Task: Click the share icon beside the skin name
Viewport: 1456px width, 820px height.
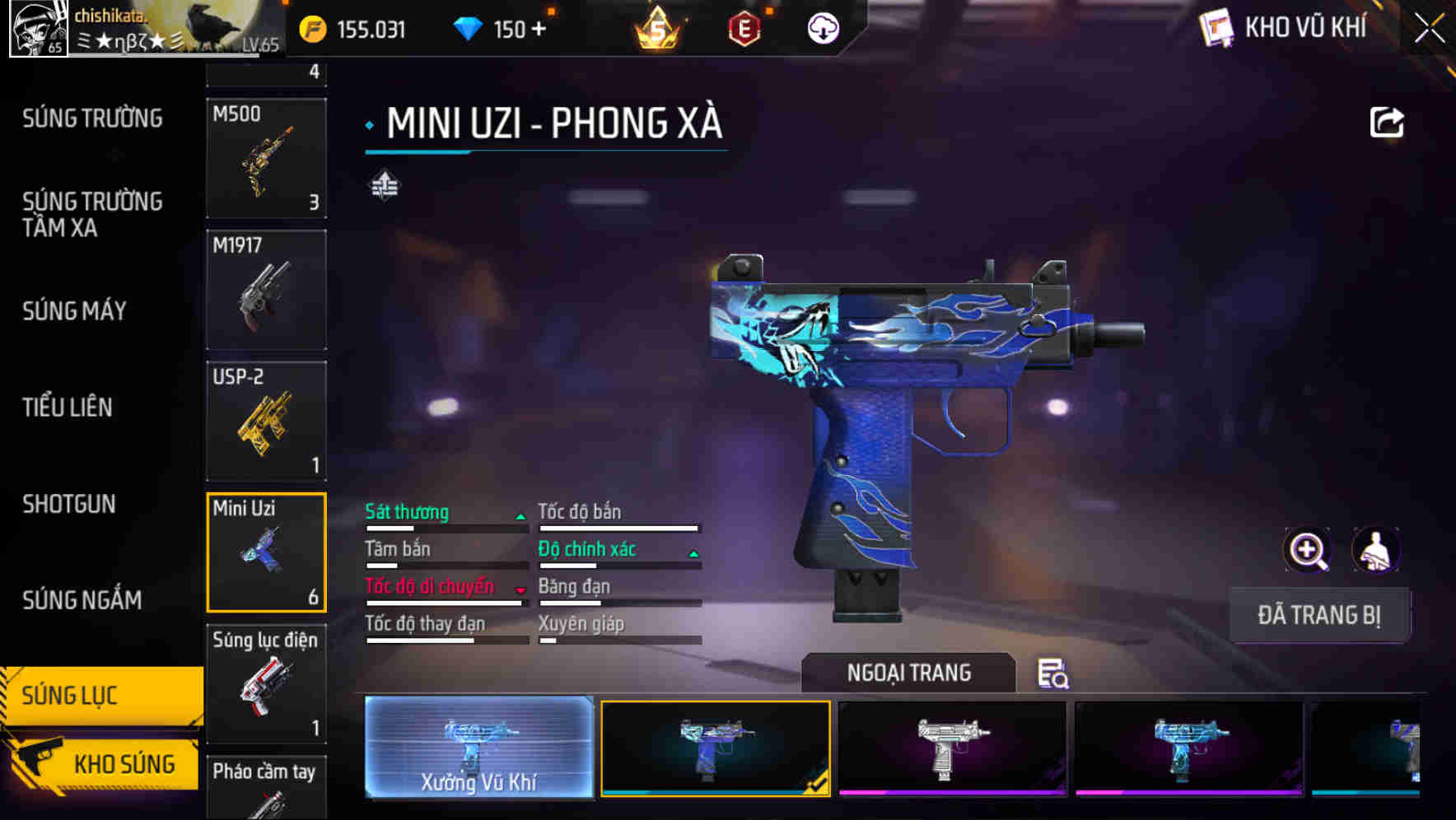Action: (x=1388, y=122)
